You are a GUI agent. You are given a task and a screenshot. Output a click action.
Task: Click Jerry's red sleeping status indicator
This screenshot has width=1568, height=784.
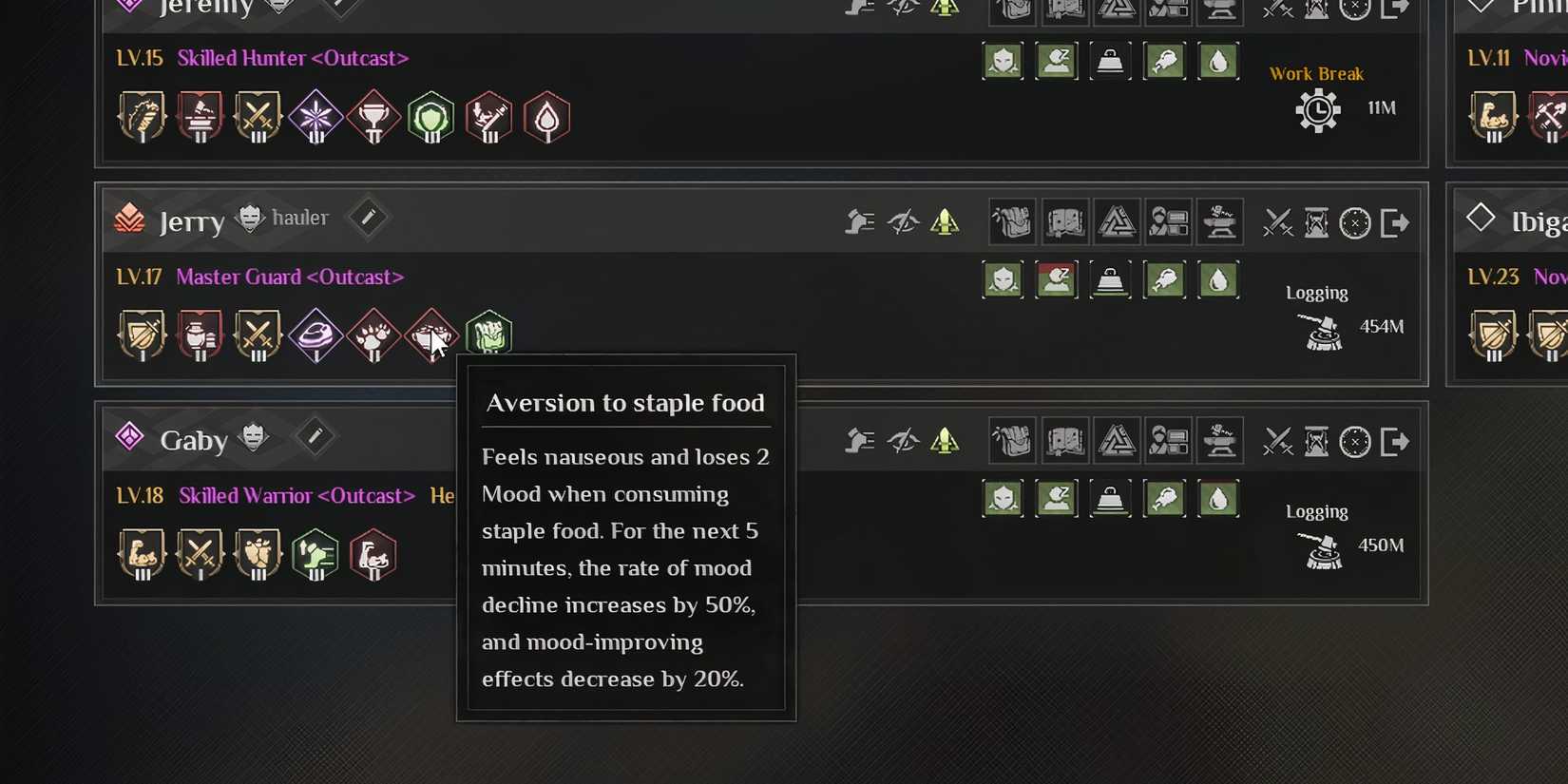coord(1056,279)
